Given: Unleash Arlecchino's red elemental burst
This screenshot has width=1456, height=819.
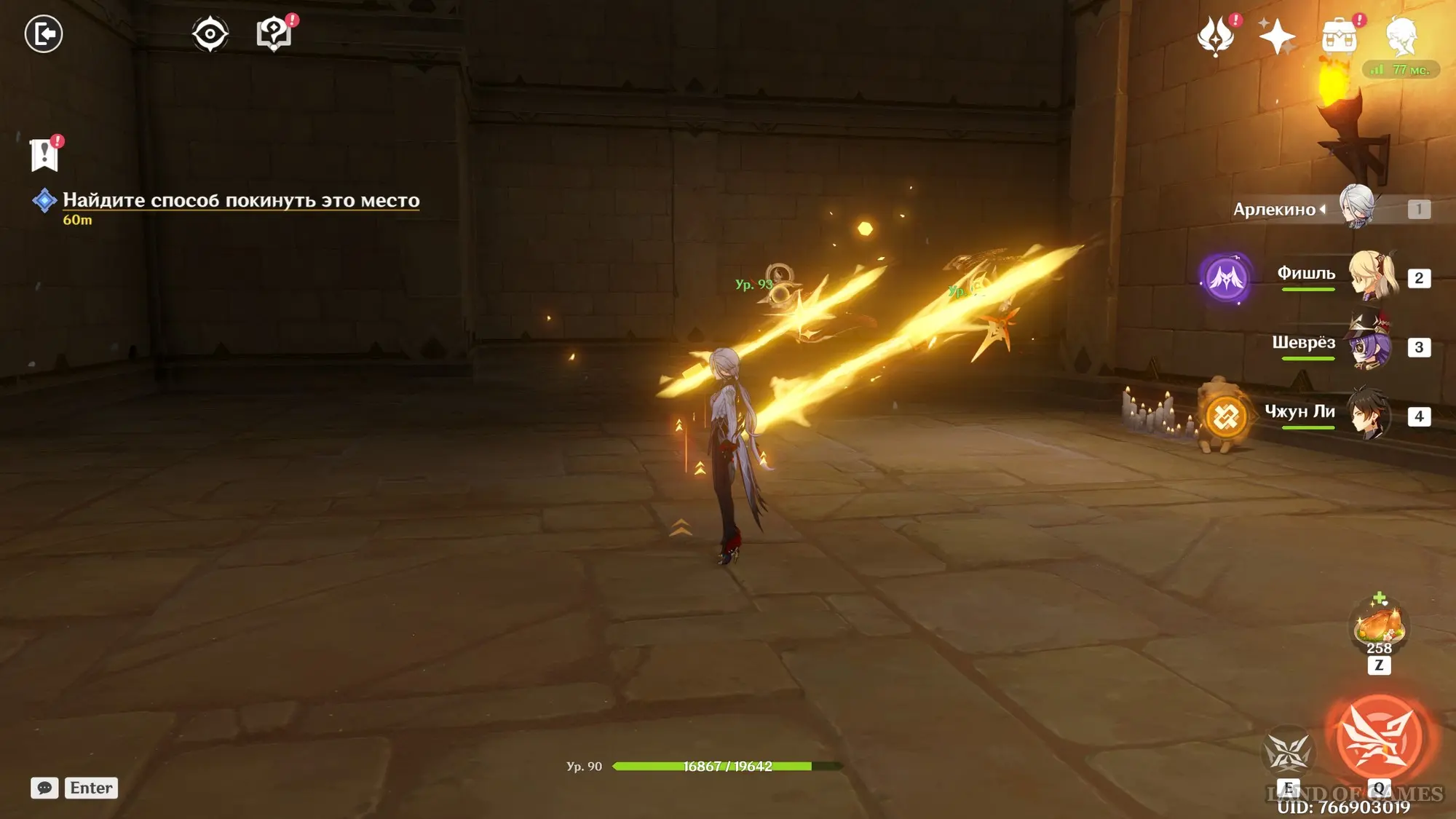Looking at the screenshot, I should (x=1379, y=737).
